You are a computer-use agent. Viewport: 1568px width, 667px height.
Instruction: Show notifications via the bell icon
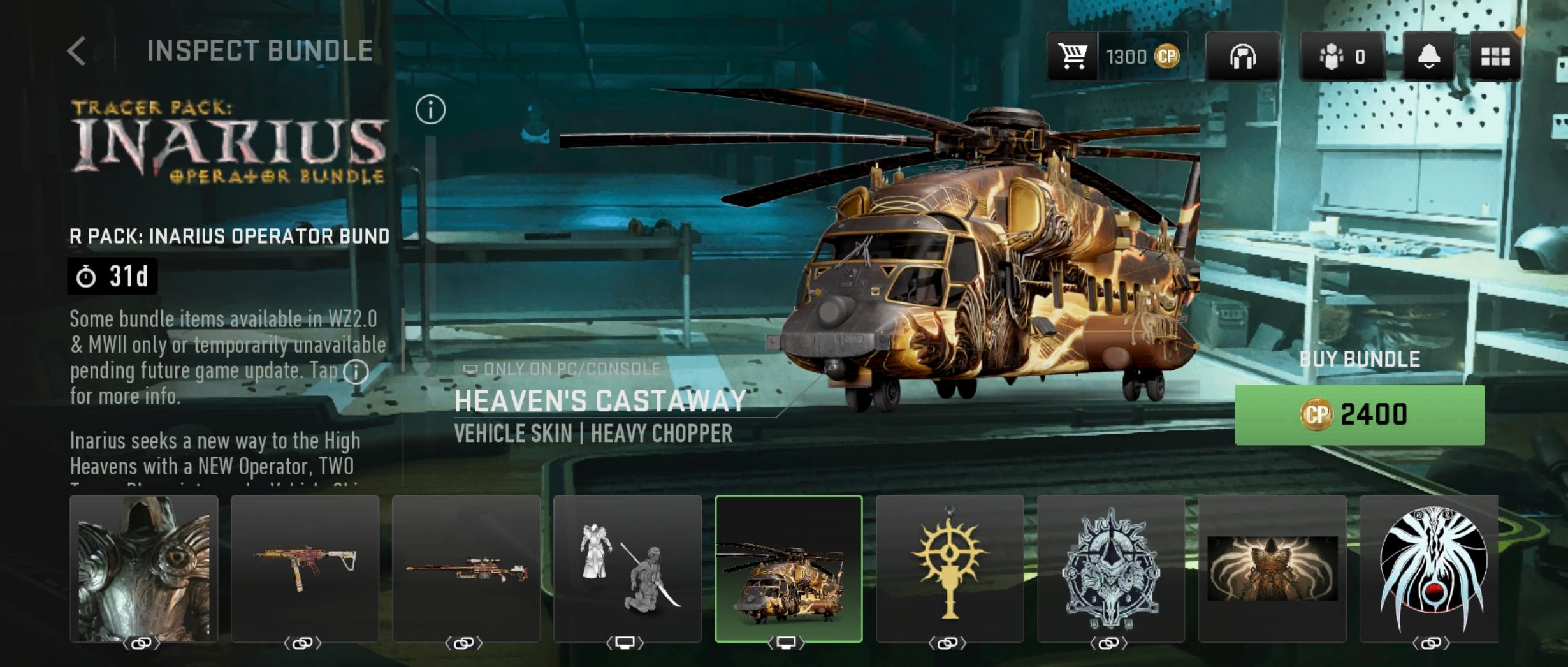[1428, 57]
